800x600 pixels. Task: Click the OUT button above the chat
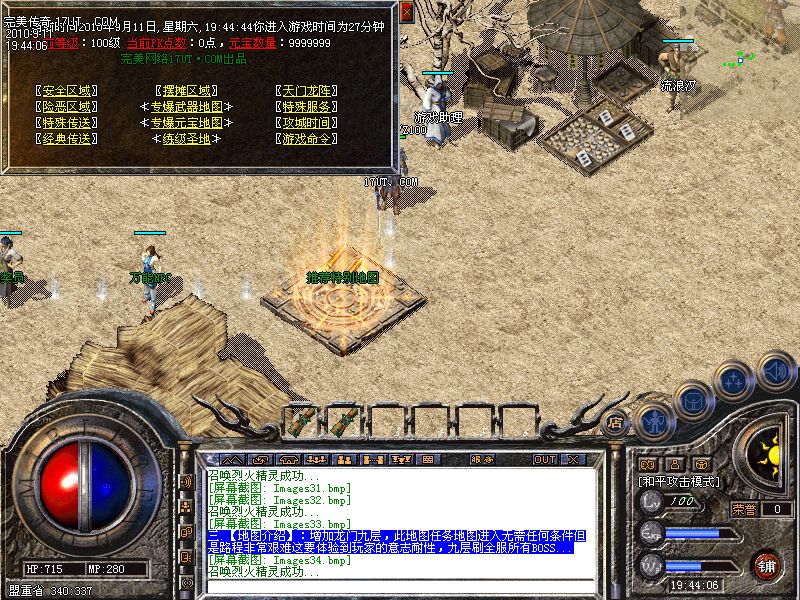(x=544, y=460)
